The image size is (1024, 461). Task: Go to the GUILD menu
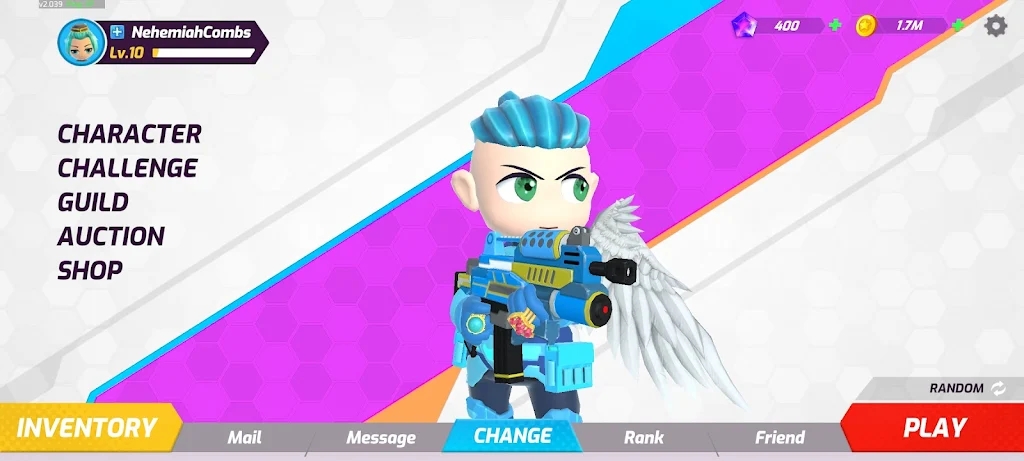pos(93,202)
